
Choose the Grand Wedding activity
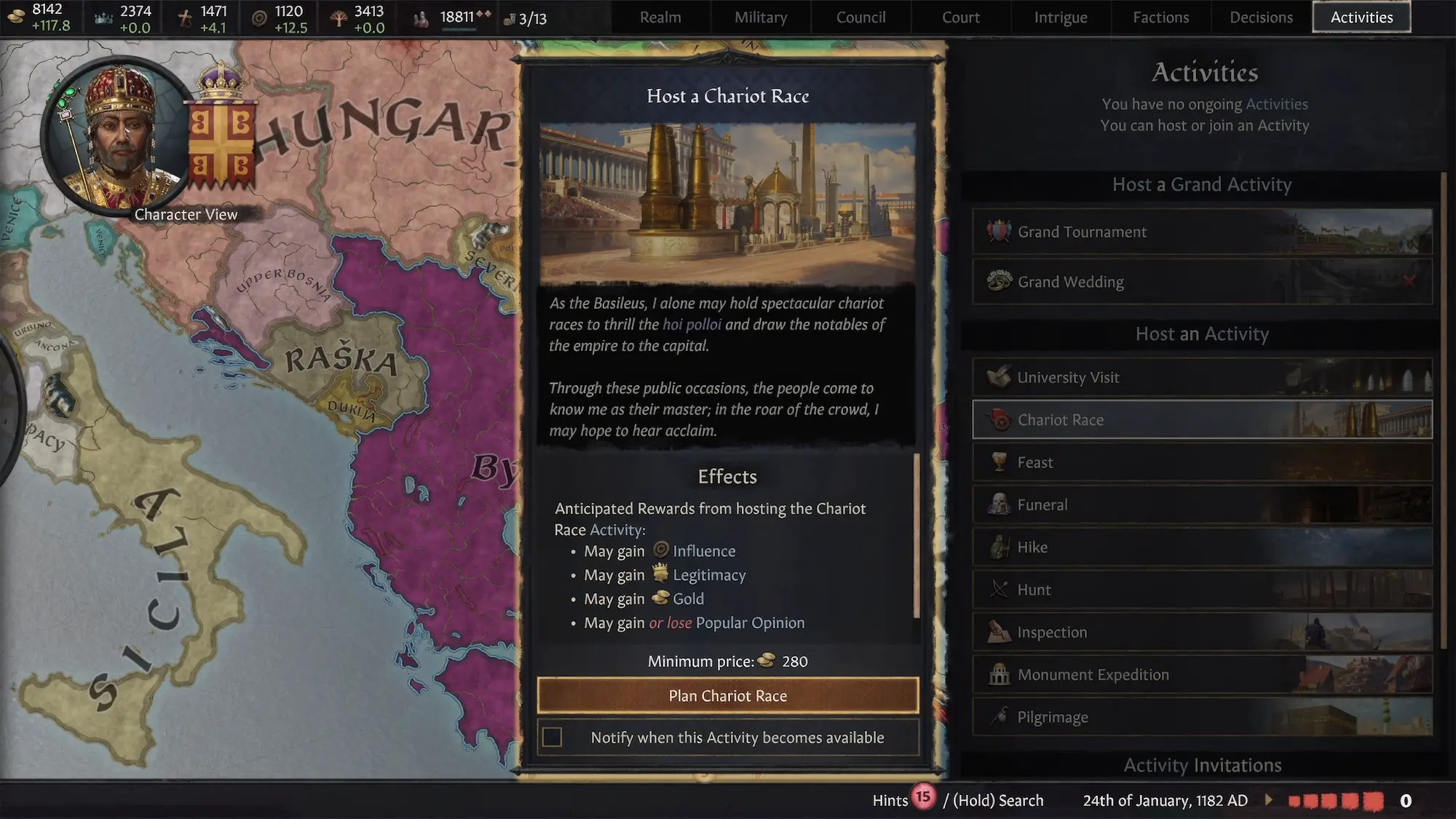[x=1202, y=282]
